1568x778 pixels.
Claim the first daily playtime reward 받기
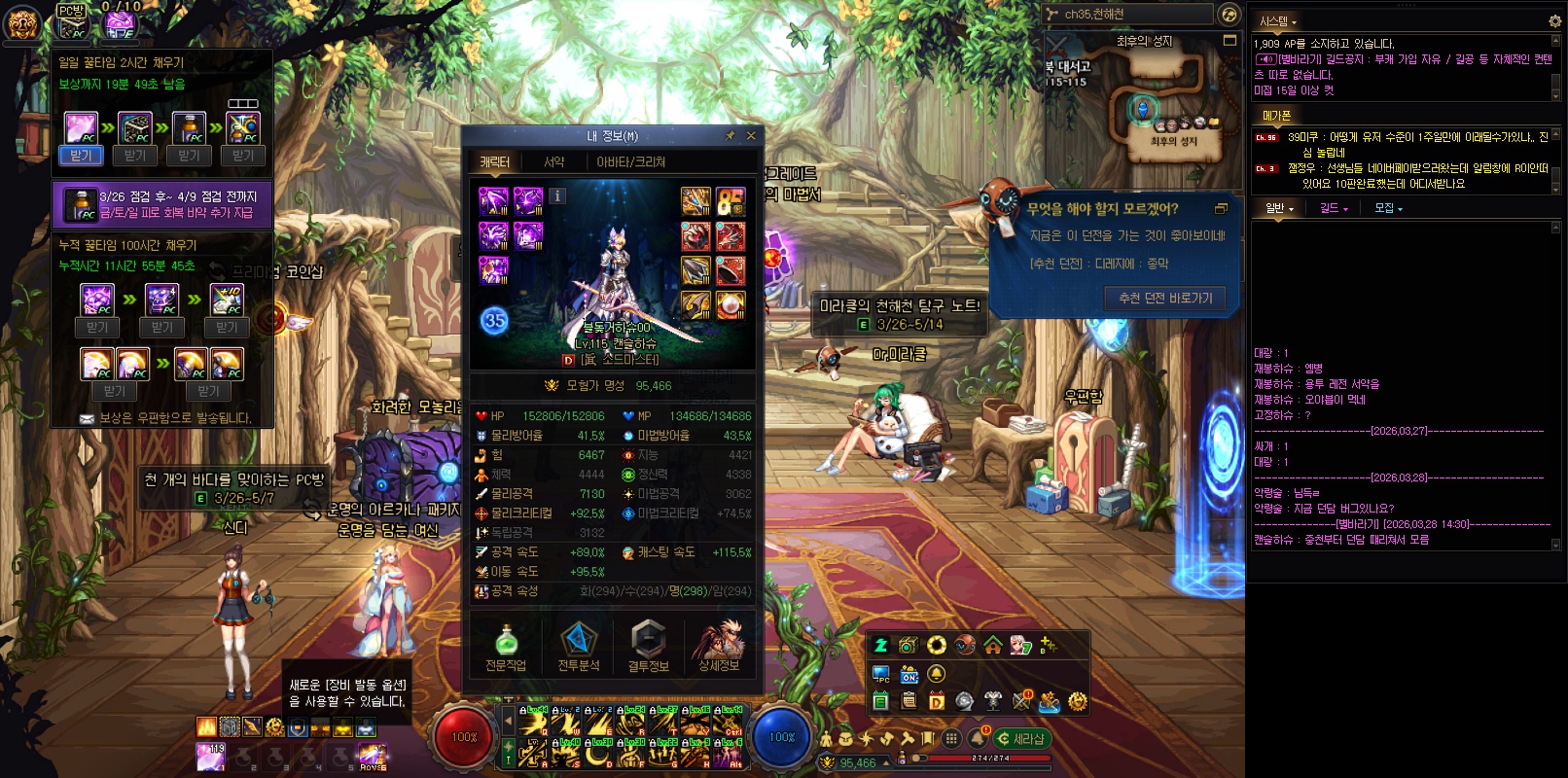pyautogui.click(x=81, y=156)
